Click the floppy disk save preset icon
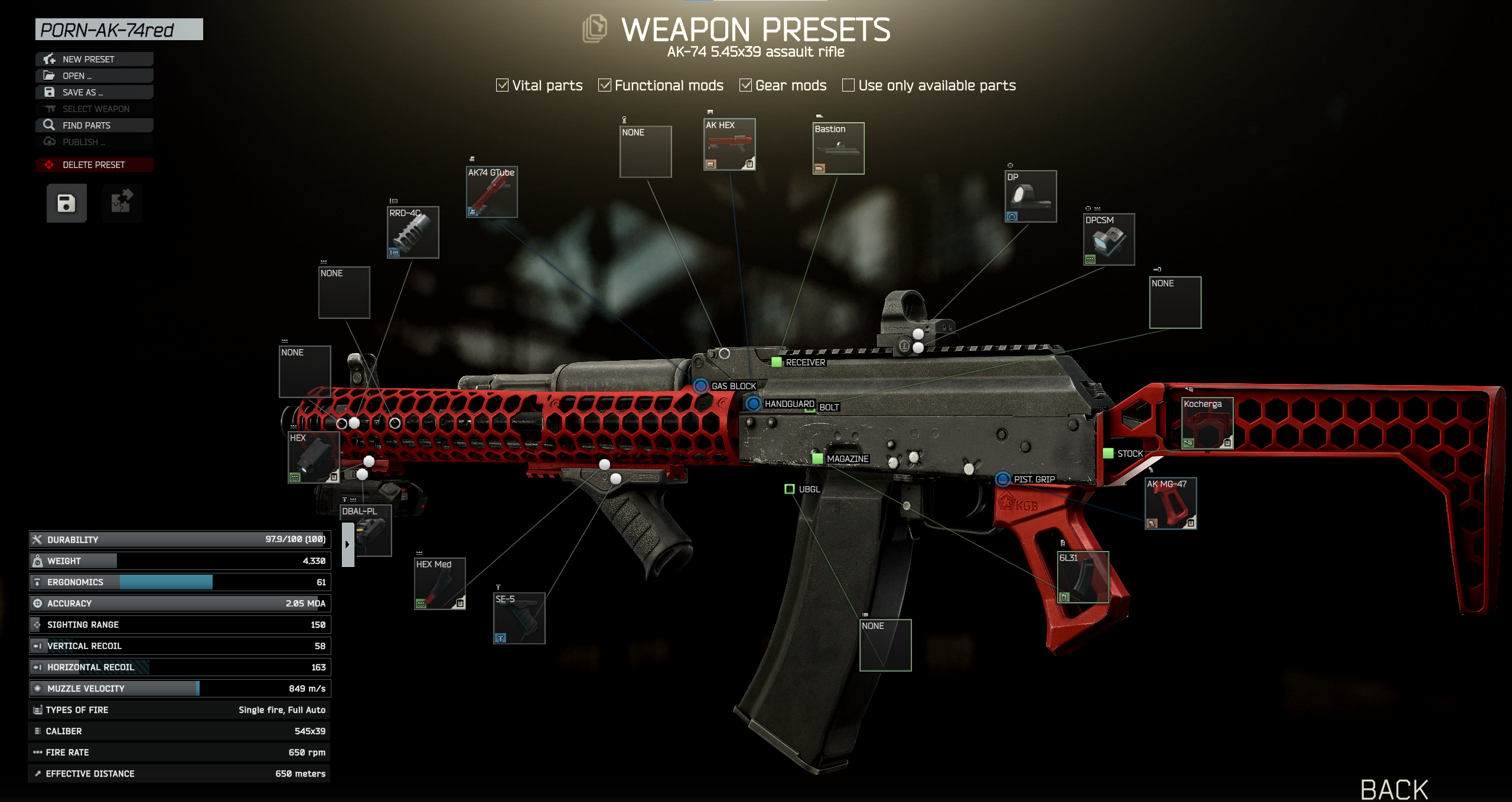The width and height of the screenshot is (1512, 802). click(66, 203)
